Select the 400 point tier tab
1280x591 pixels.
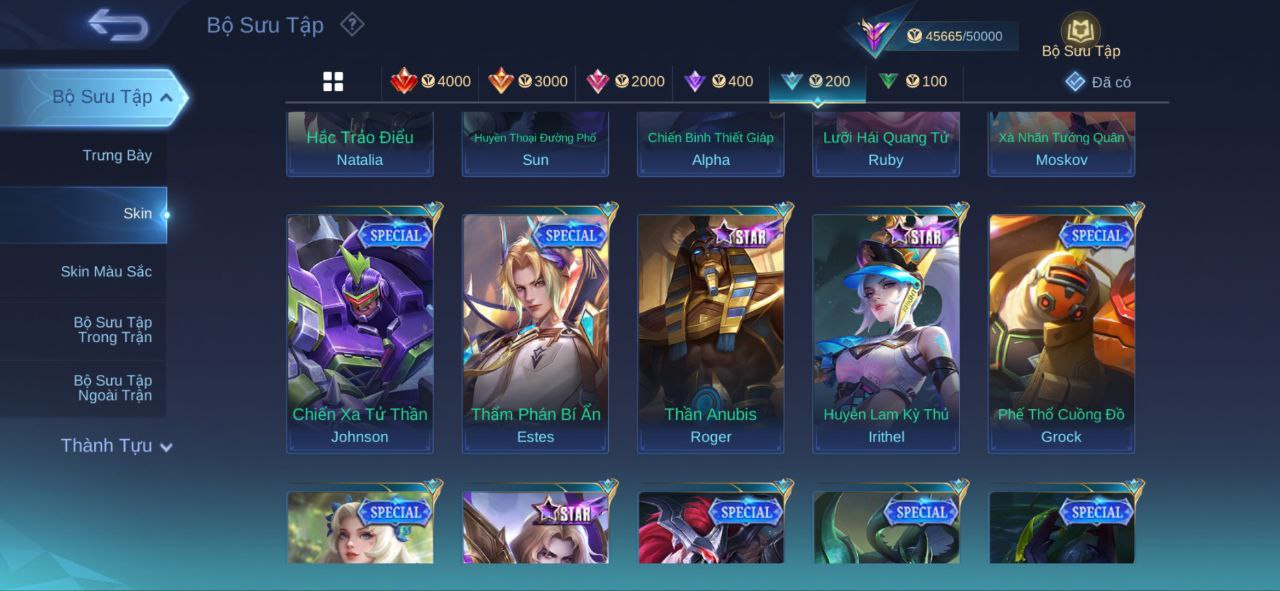tap(719, 82)
